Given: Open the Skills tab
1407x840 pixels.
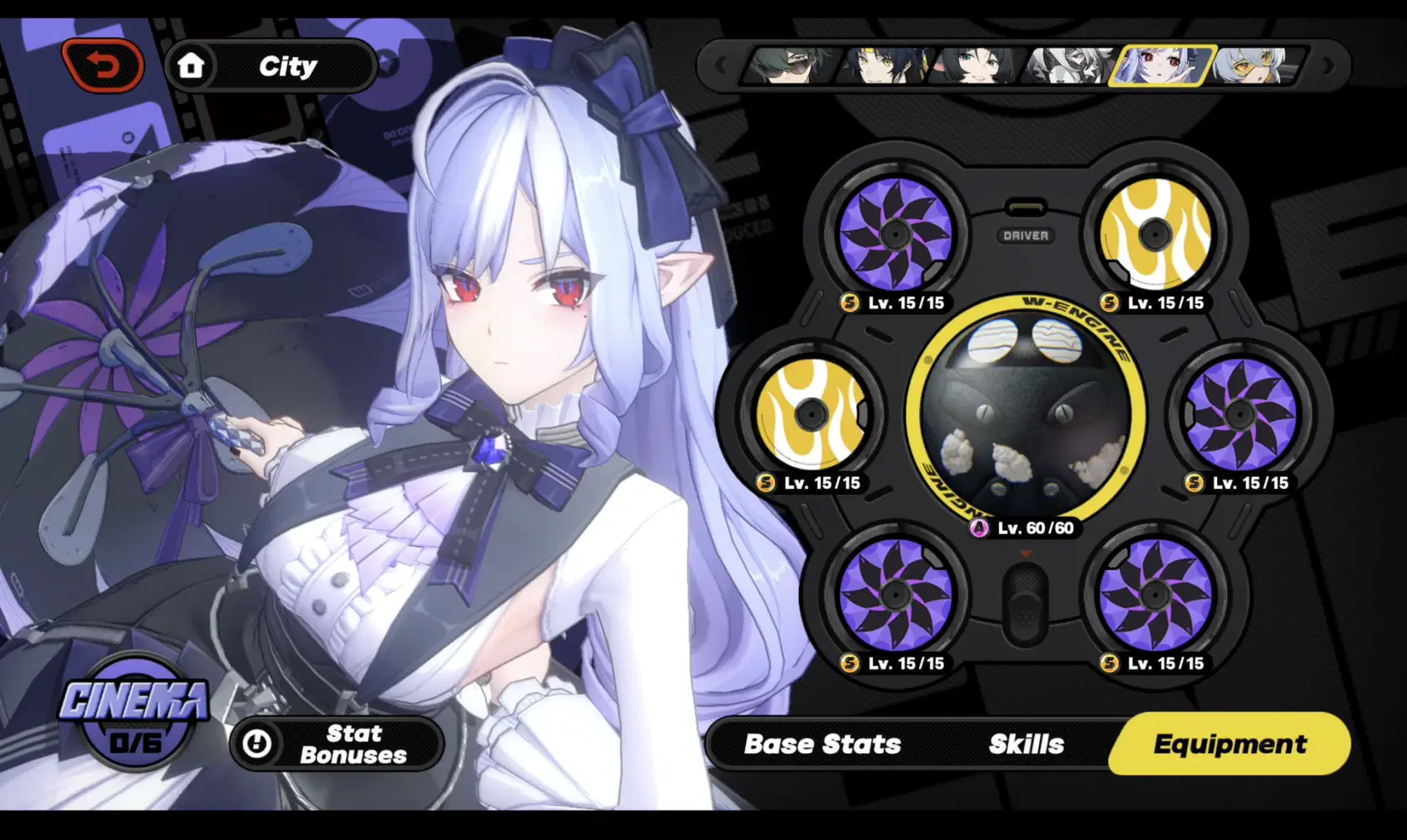Looking at the screenshot, I should coord(1027,744).
